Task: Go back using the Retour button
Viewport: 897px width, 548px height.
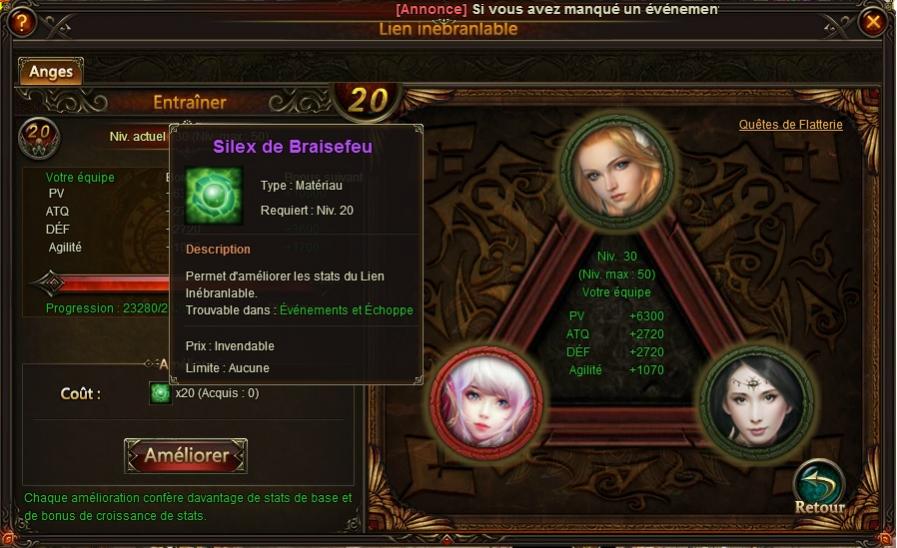Action: (819, 488)
